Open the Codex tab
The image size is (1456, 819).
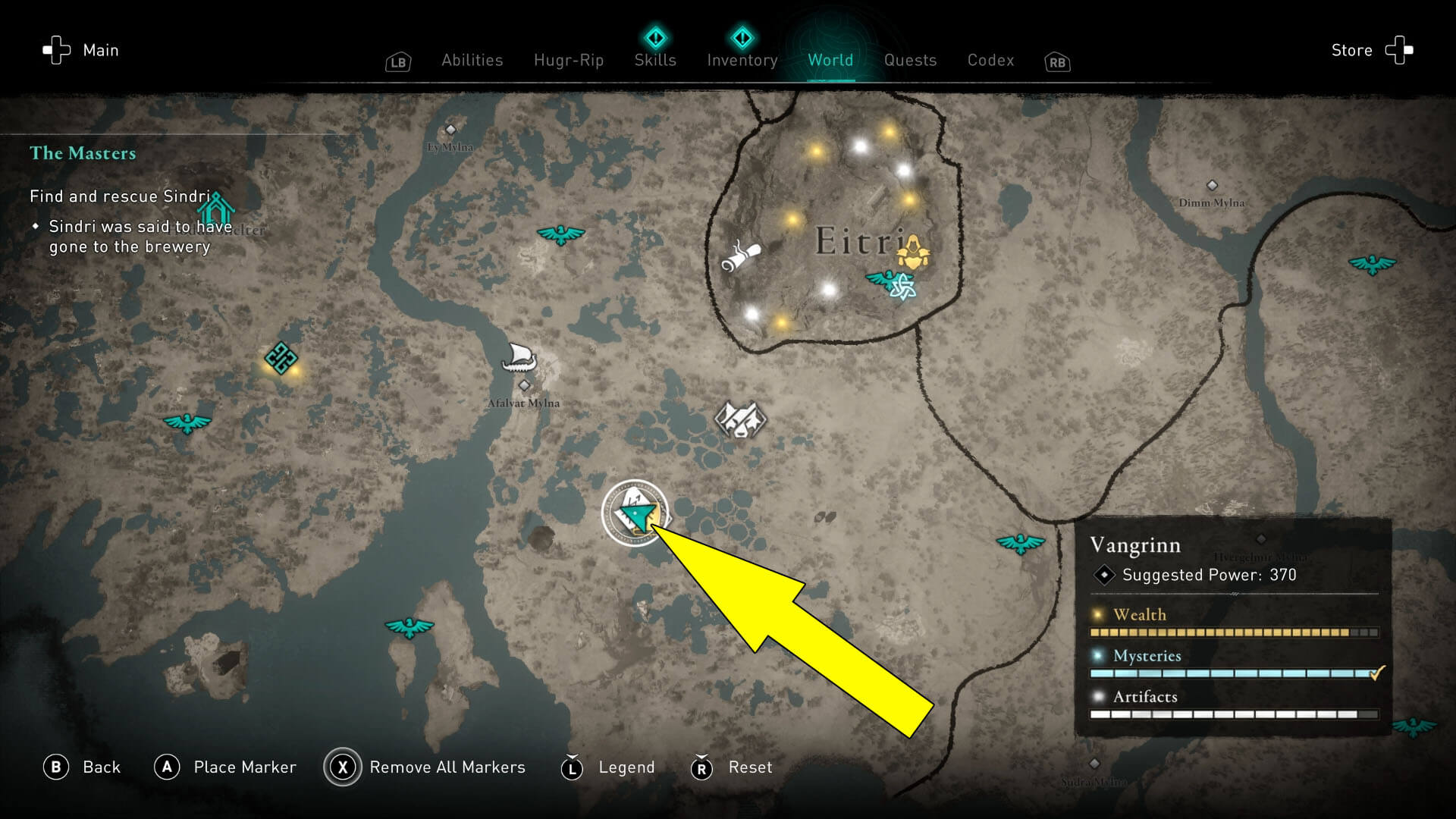[990, 61]
